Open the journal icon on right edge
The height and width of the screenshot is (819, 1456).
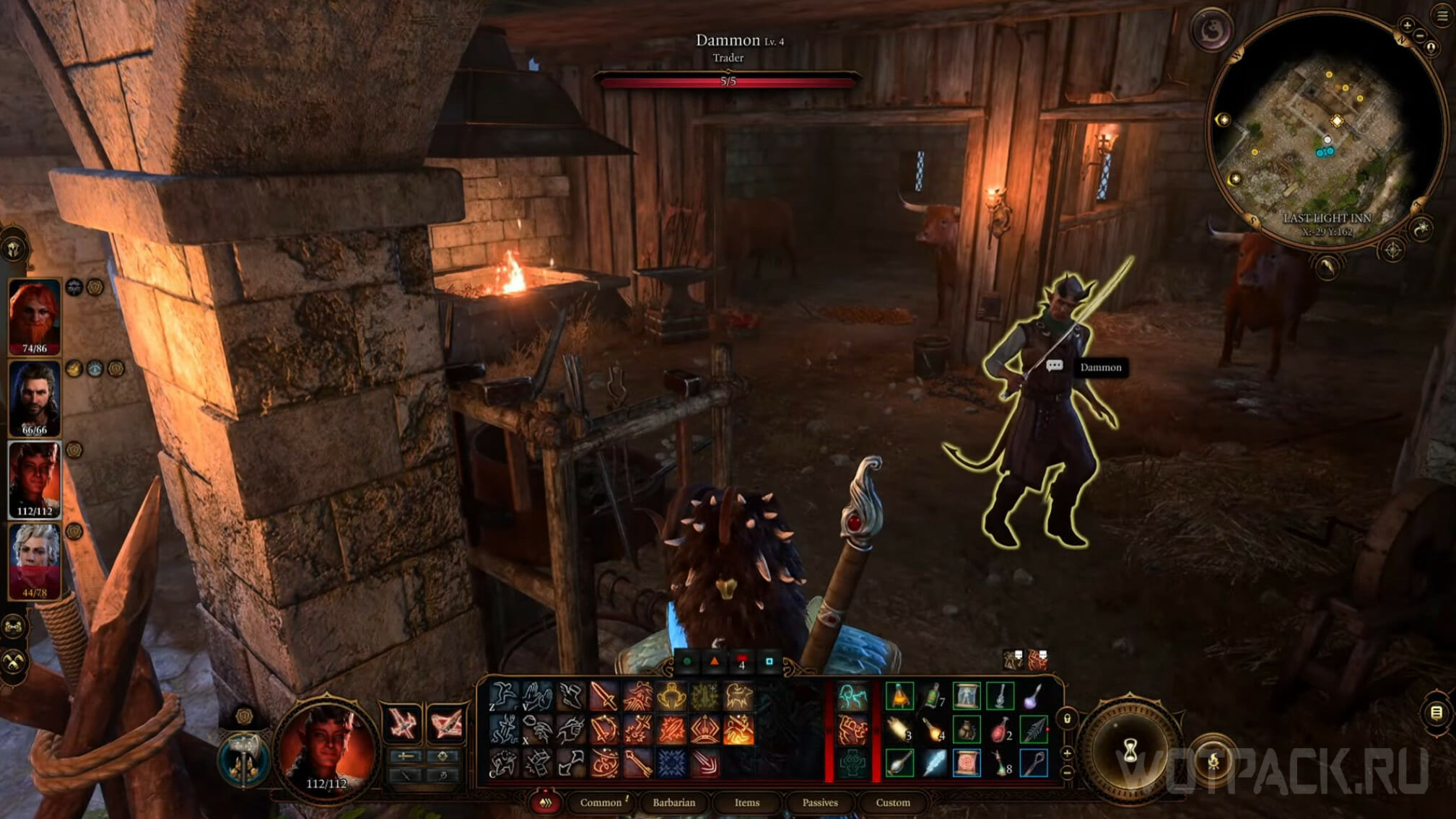(x=1437, y=713)
